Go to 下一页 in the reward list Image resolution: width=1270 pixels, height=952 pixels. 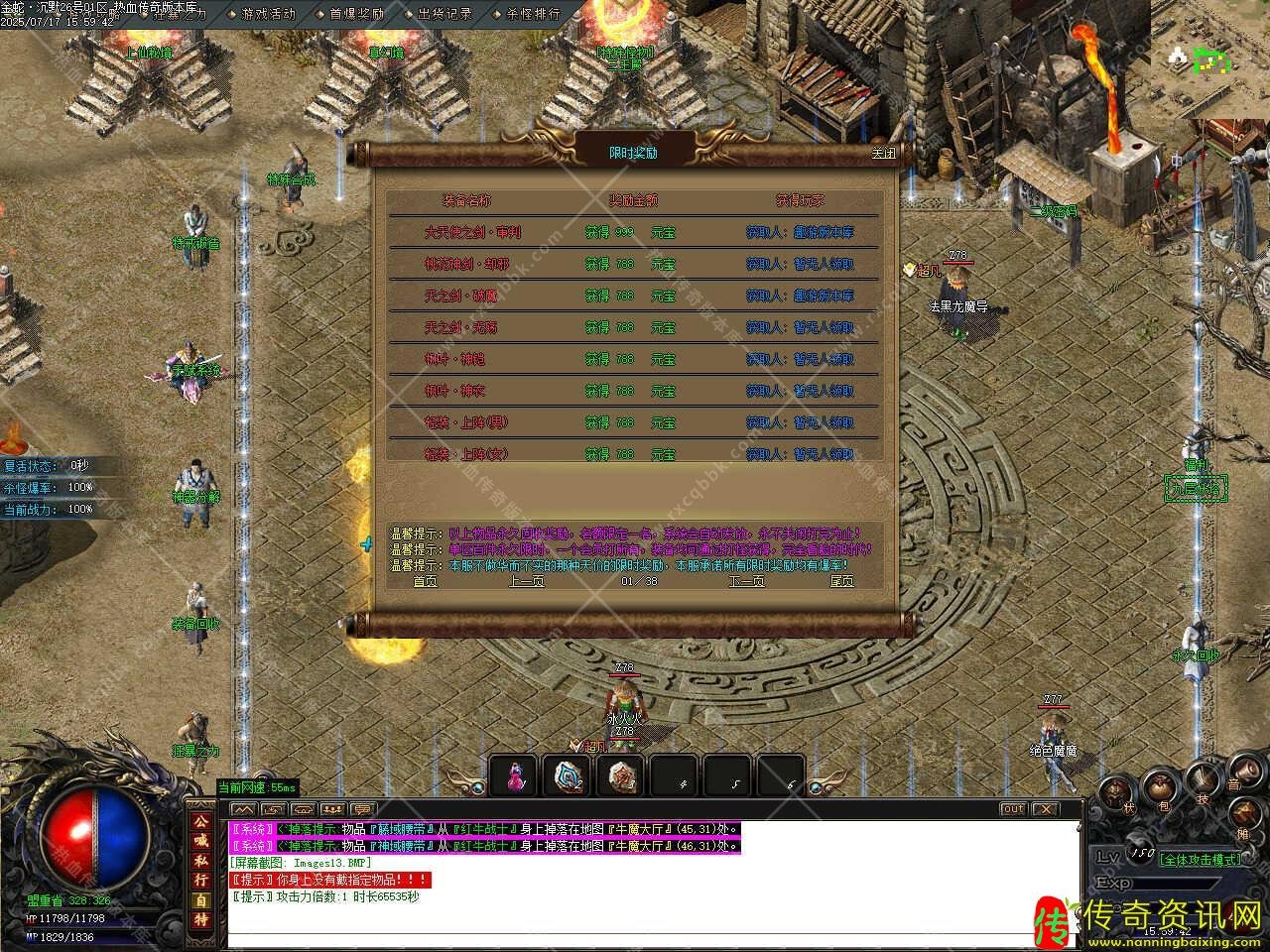click(x=746, y=581)
